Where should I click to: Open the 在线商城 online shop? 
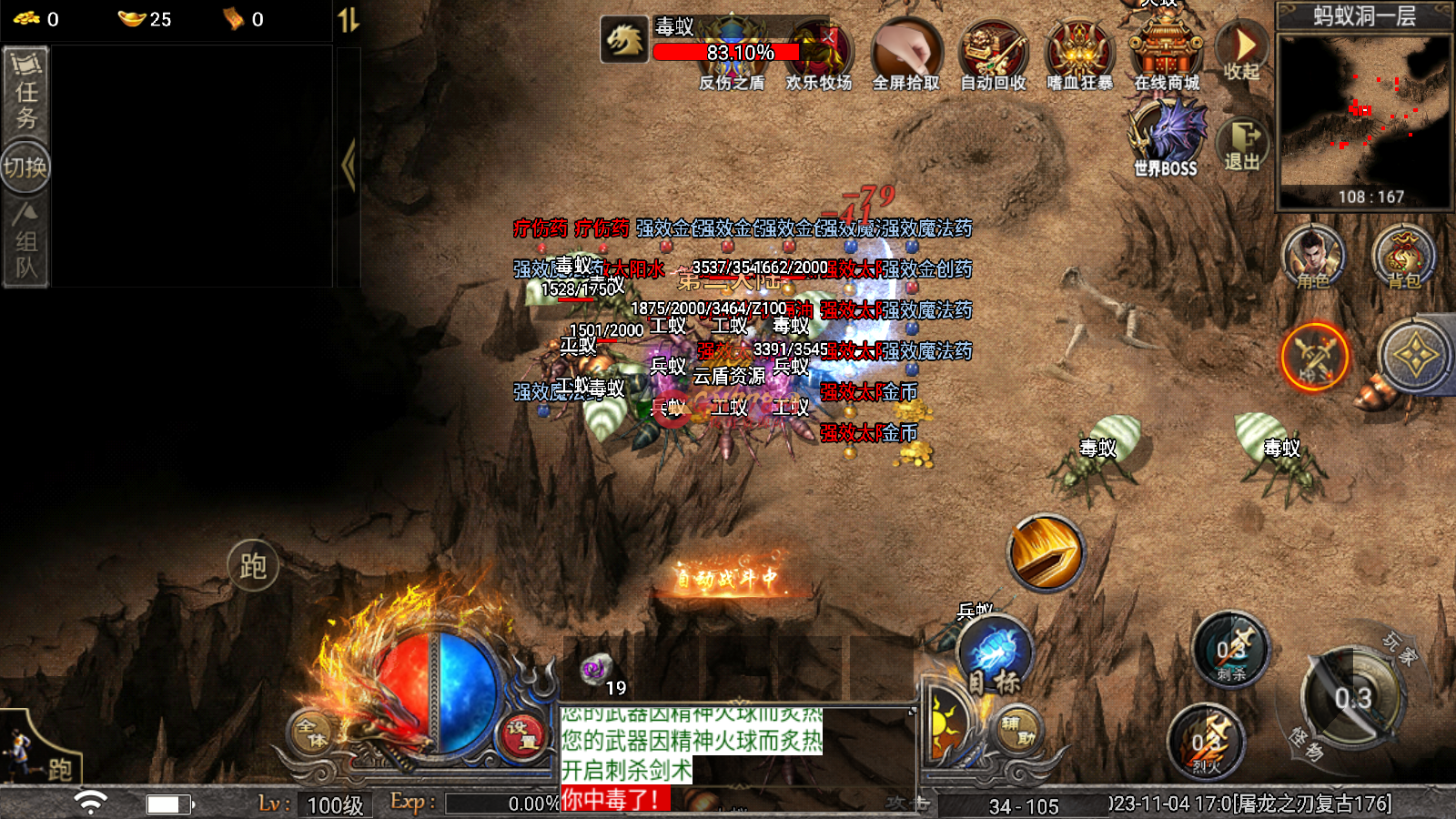tap(1167, 53)
